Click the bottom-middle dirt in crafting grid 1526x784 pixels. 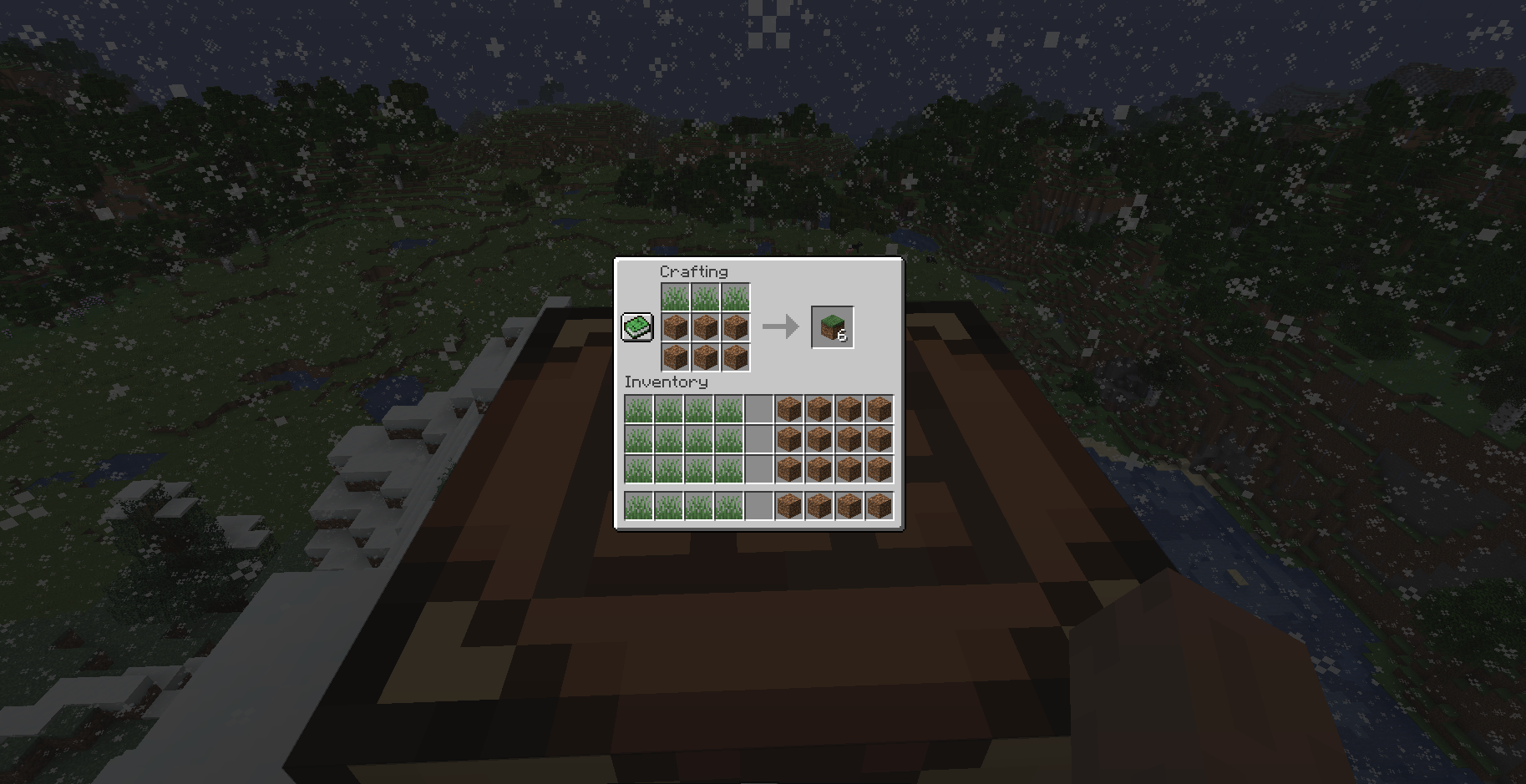(705, 357)
